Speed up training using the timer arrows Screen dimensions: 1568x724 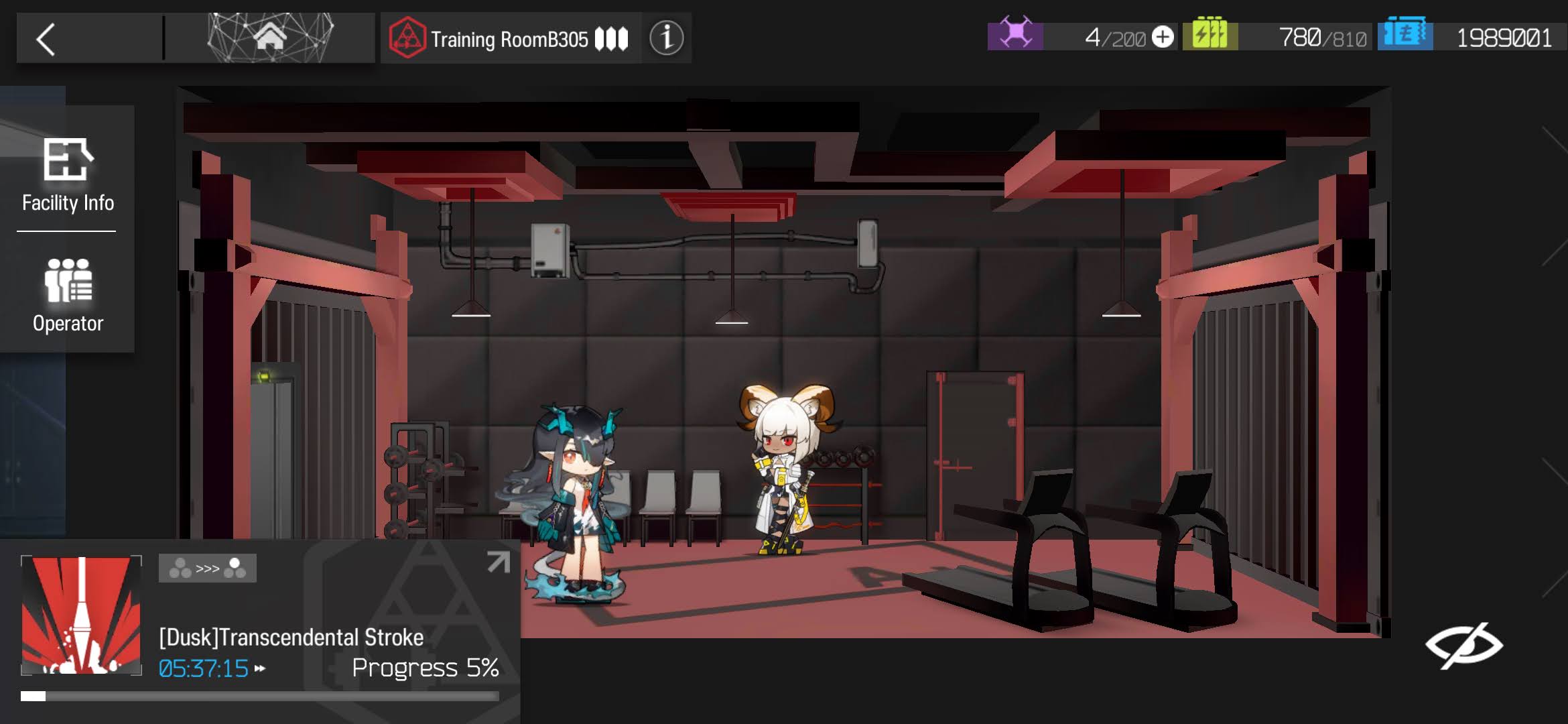click(260, 668)
